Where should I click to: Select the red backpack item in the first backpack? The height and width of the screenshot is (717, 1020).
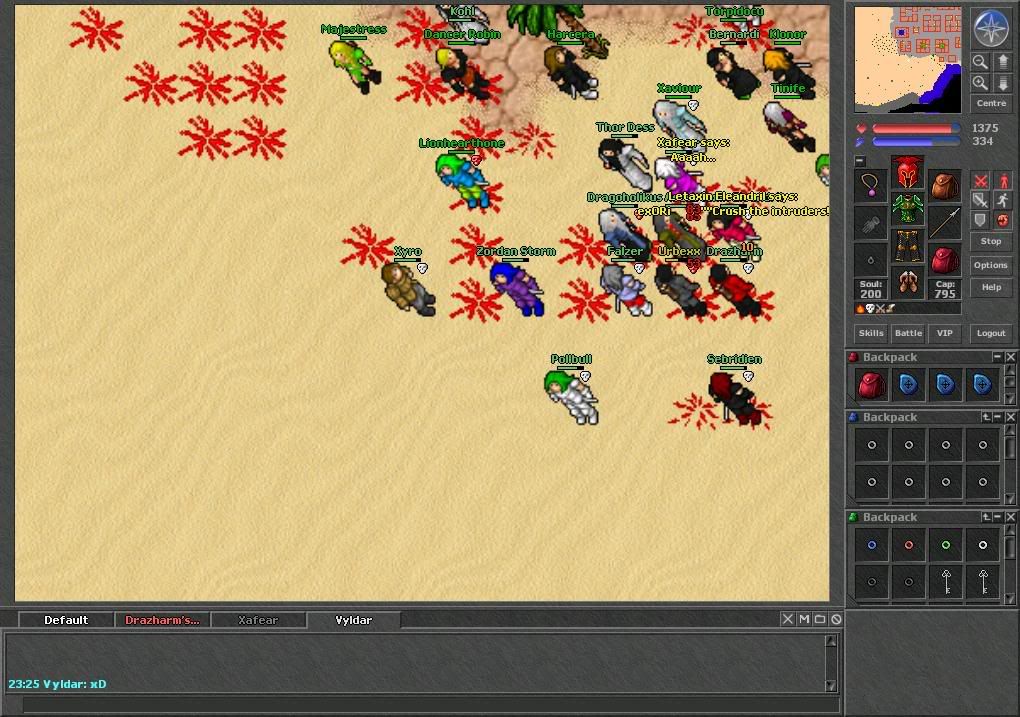(871, 384)
